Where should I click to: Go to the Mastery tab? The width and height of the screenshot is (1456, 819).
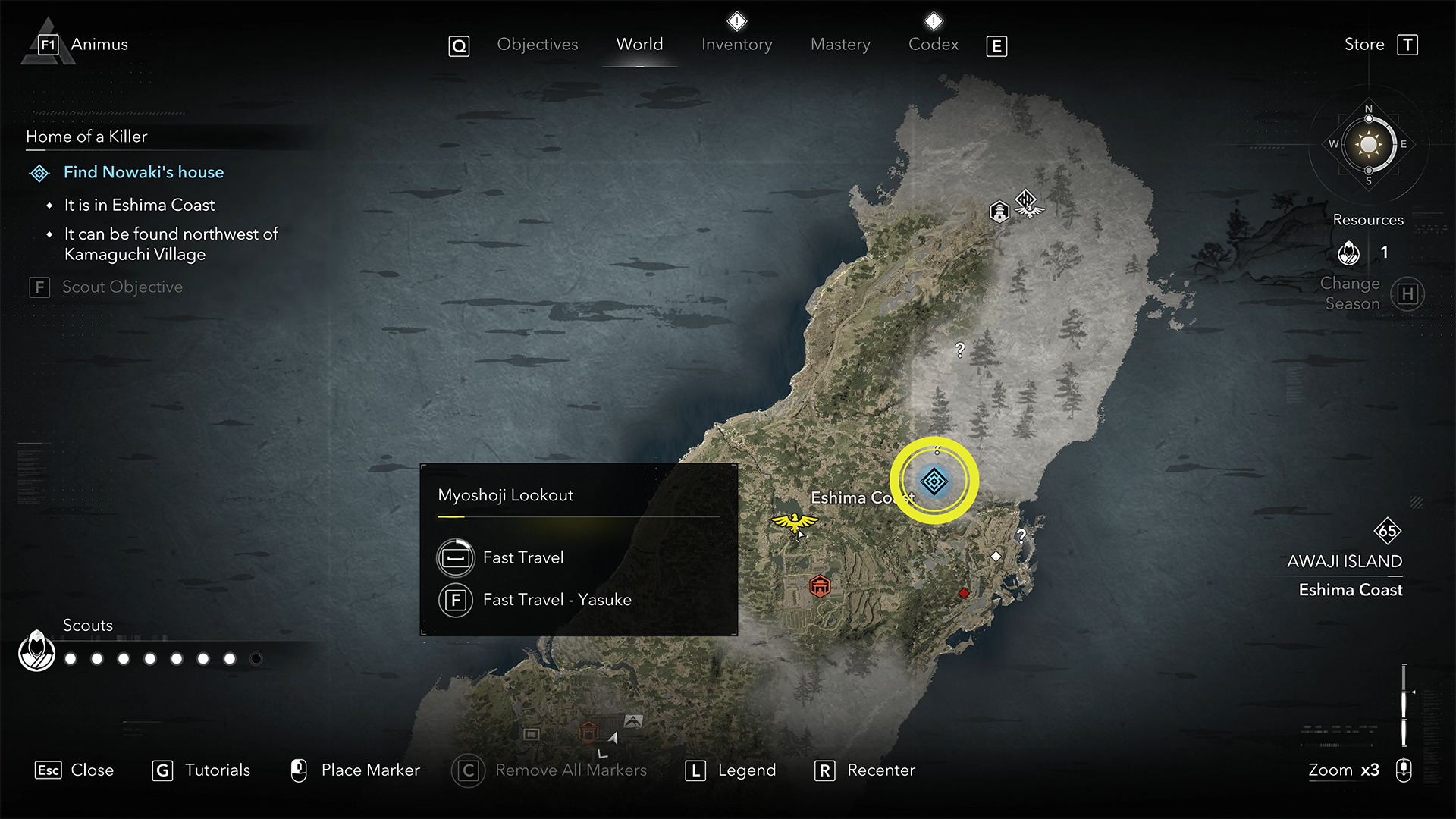(x=840, y=45)
